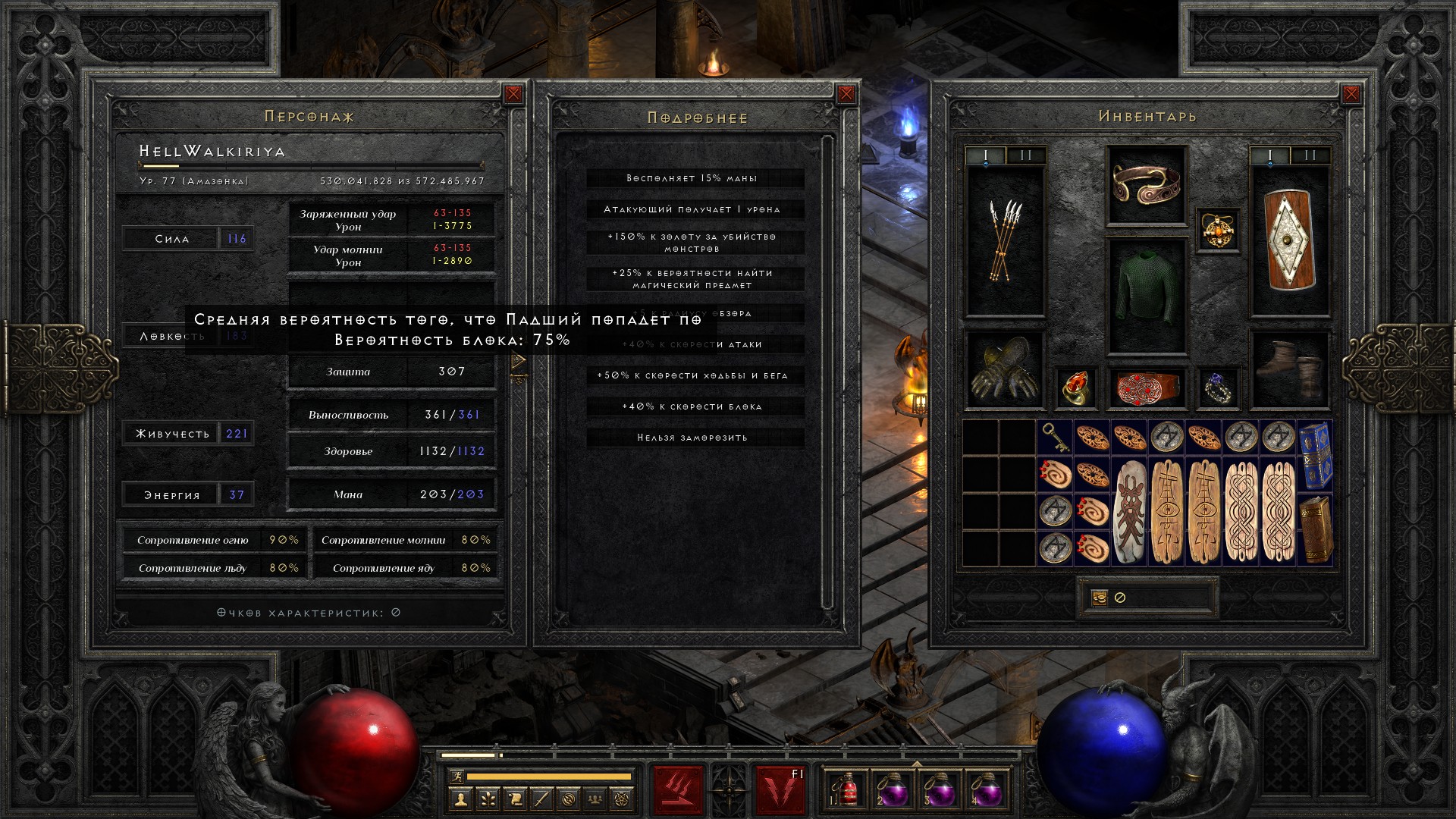This screenshot has width=1456, height=819.
Task: Use the red potion in belt slot 1
Action: coord(847,790)
